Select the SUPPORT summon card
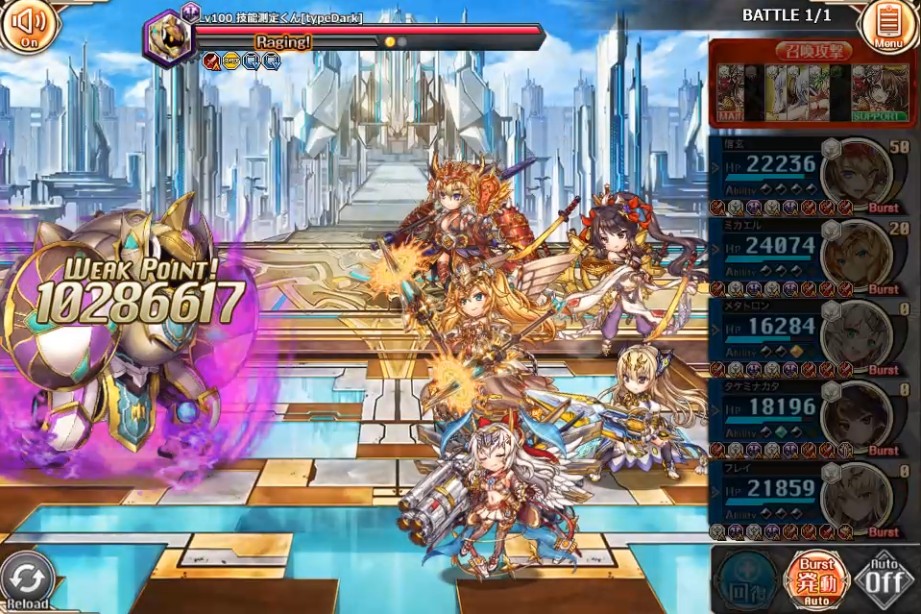This screenshot has height=614, width=921. pyautogui.click(x=880, y=94)
